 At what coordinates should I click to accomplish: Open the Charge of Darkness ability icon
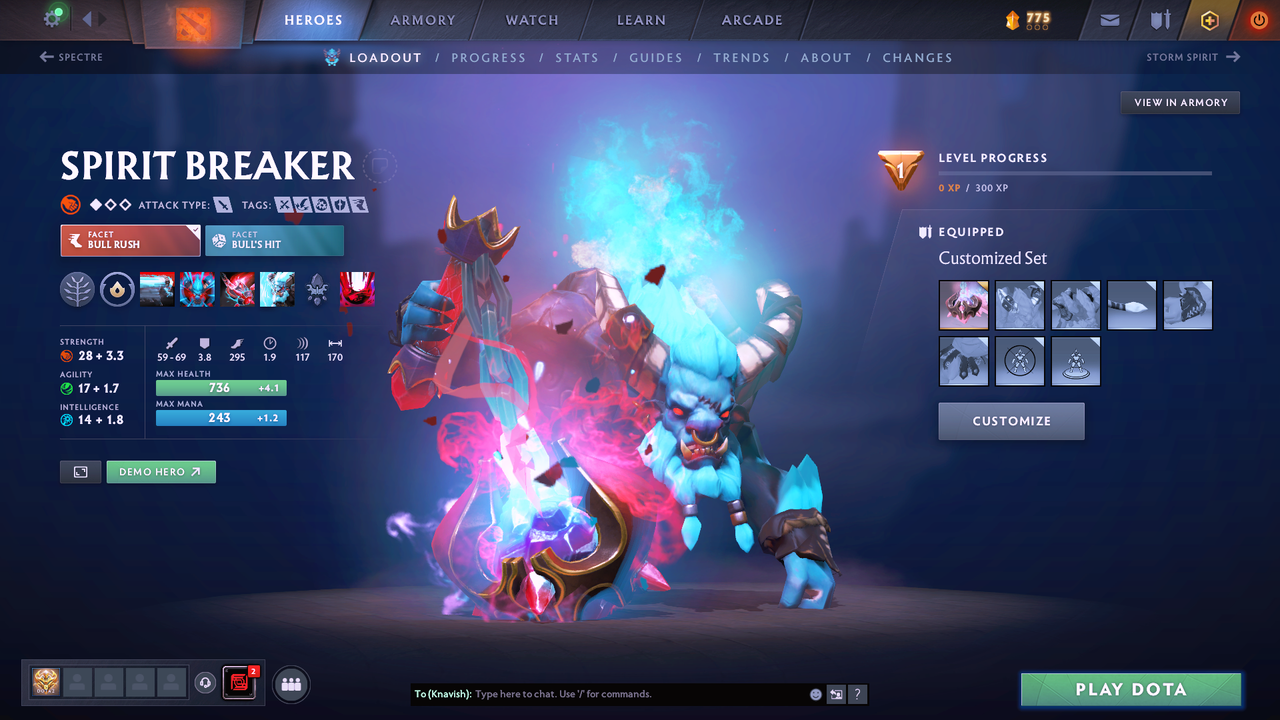pyautogui.click(x=157, y=289)
